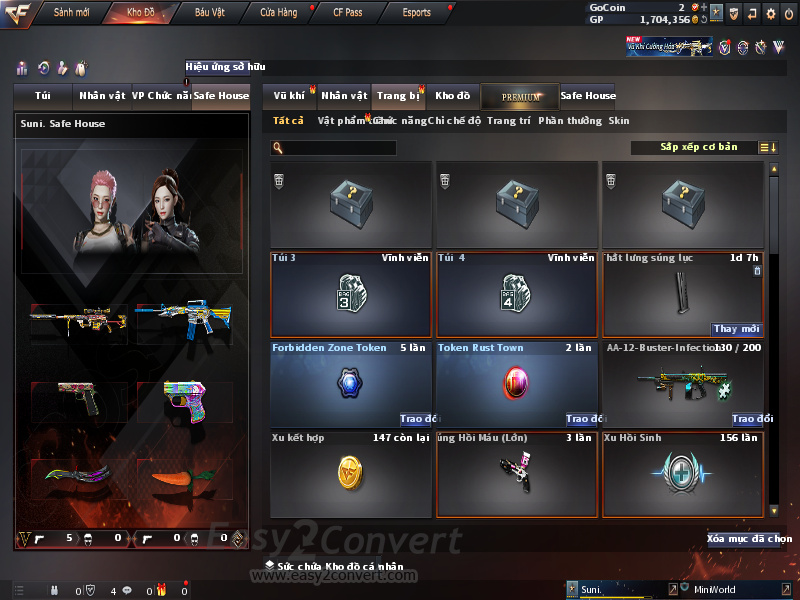Image resolution: width=800 pixels, height=600 pixels.
Task: Open the Cửa Hàng shop tab
Action: (278, 12)
